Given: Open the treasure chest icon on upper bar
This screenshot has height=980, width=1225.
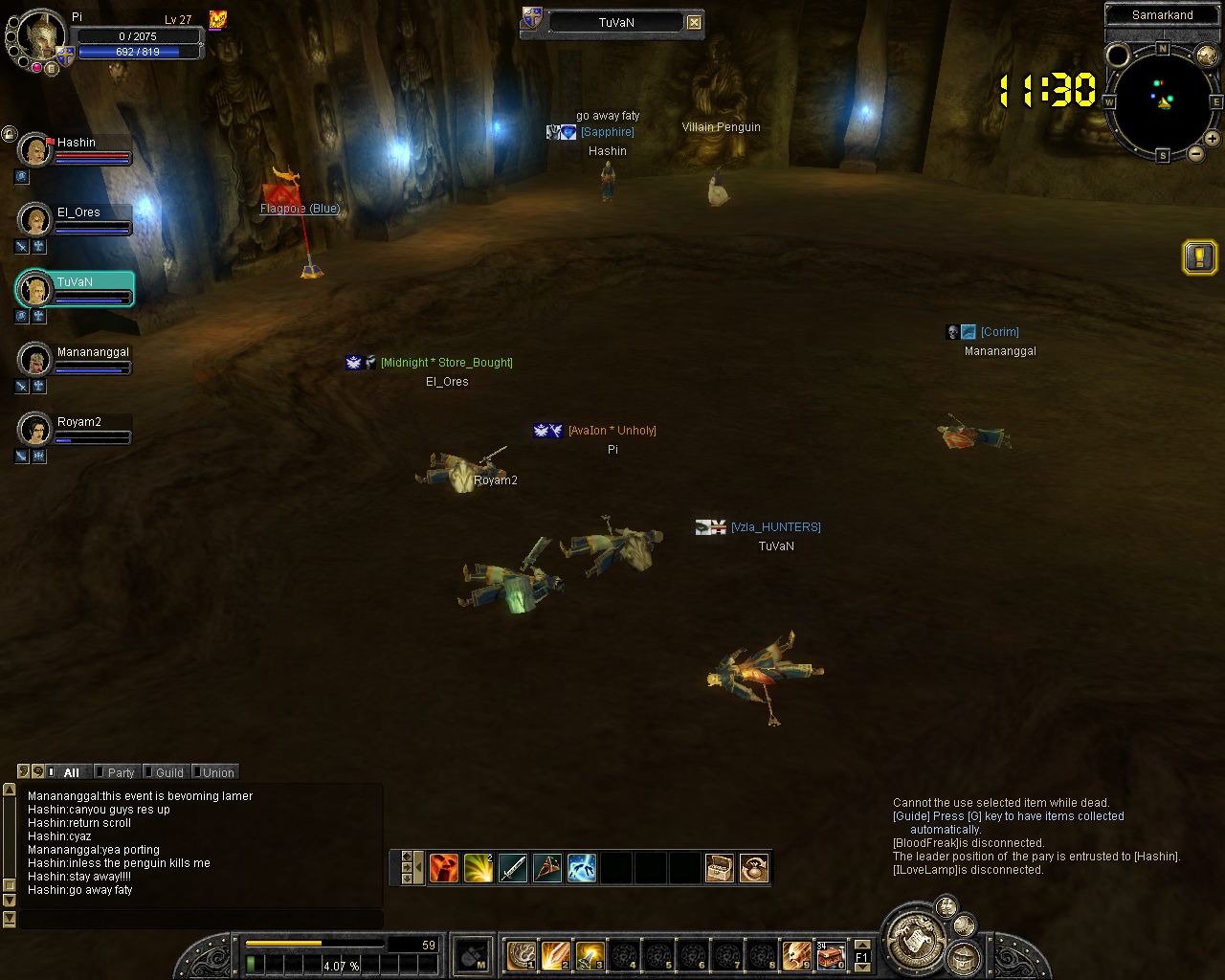Looking at the screenshot, I should tap(720, 868).
